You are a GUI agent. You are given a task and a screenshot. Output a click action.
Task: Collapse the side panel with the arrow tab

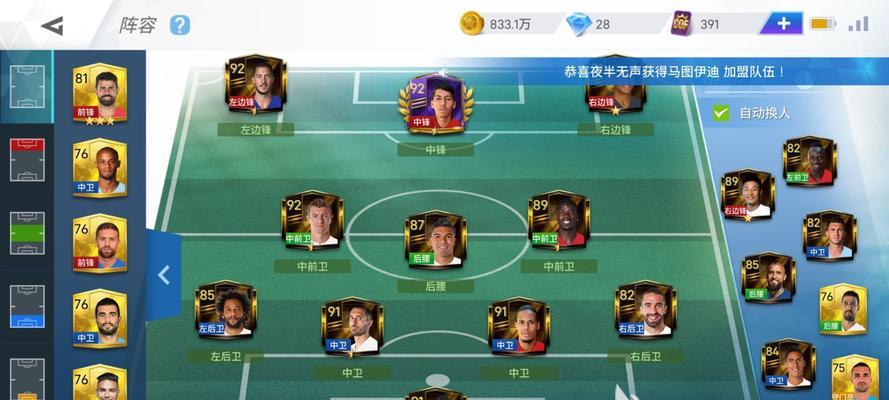click(x=164, y=274)
